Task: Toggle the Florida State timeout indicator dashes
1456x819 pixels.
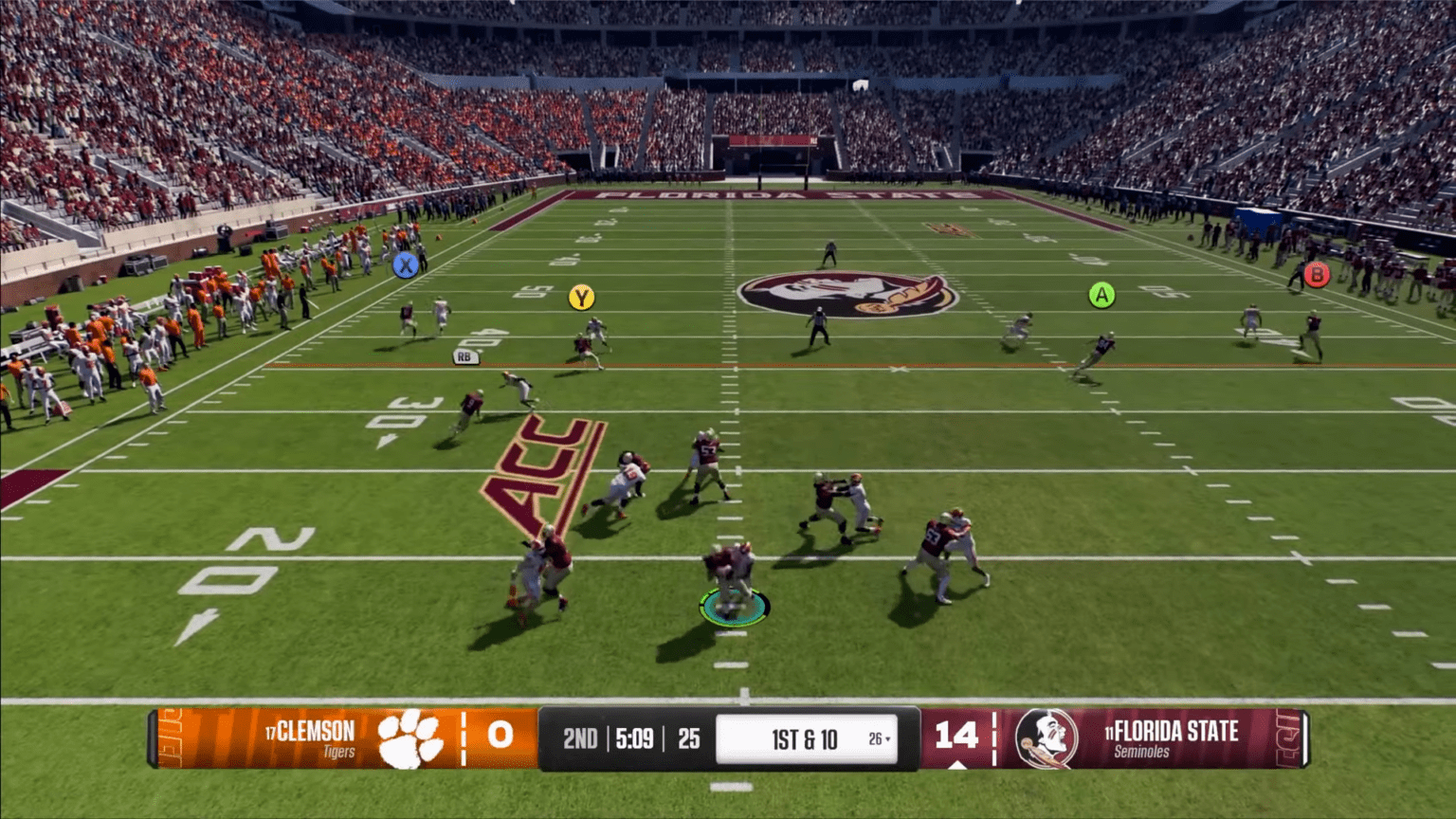Action: 992,737
